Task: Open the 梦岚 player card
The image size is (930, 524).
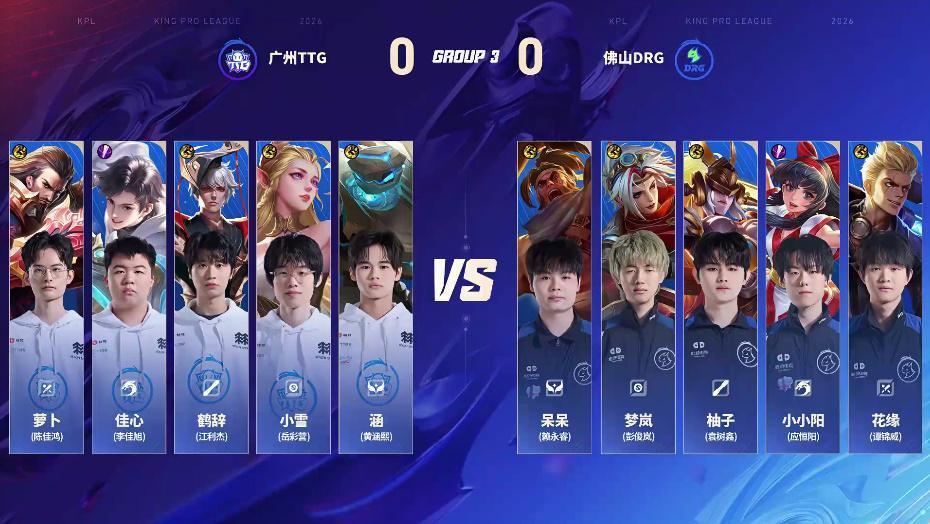Action: (x=637, y=295)
